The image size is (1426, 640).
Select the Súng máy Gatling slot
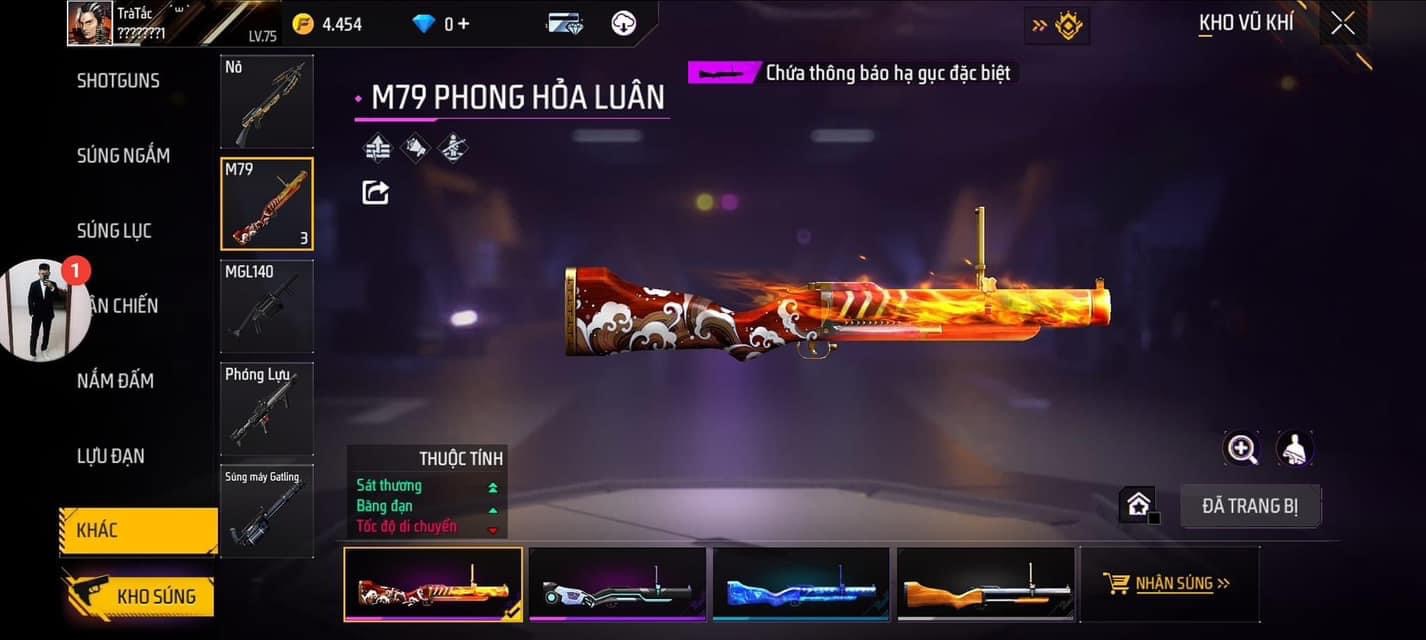point(267,510)
